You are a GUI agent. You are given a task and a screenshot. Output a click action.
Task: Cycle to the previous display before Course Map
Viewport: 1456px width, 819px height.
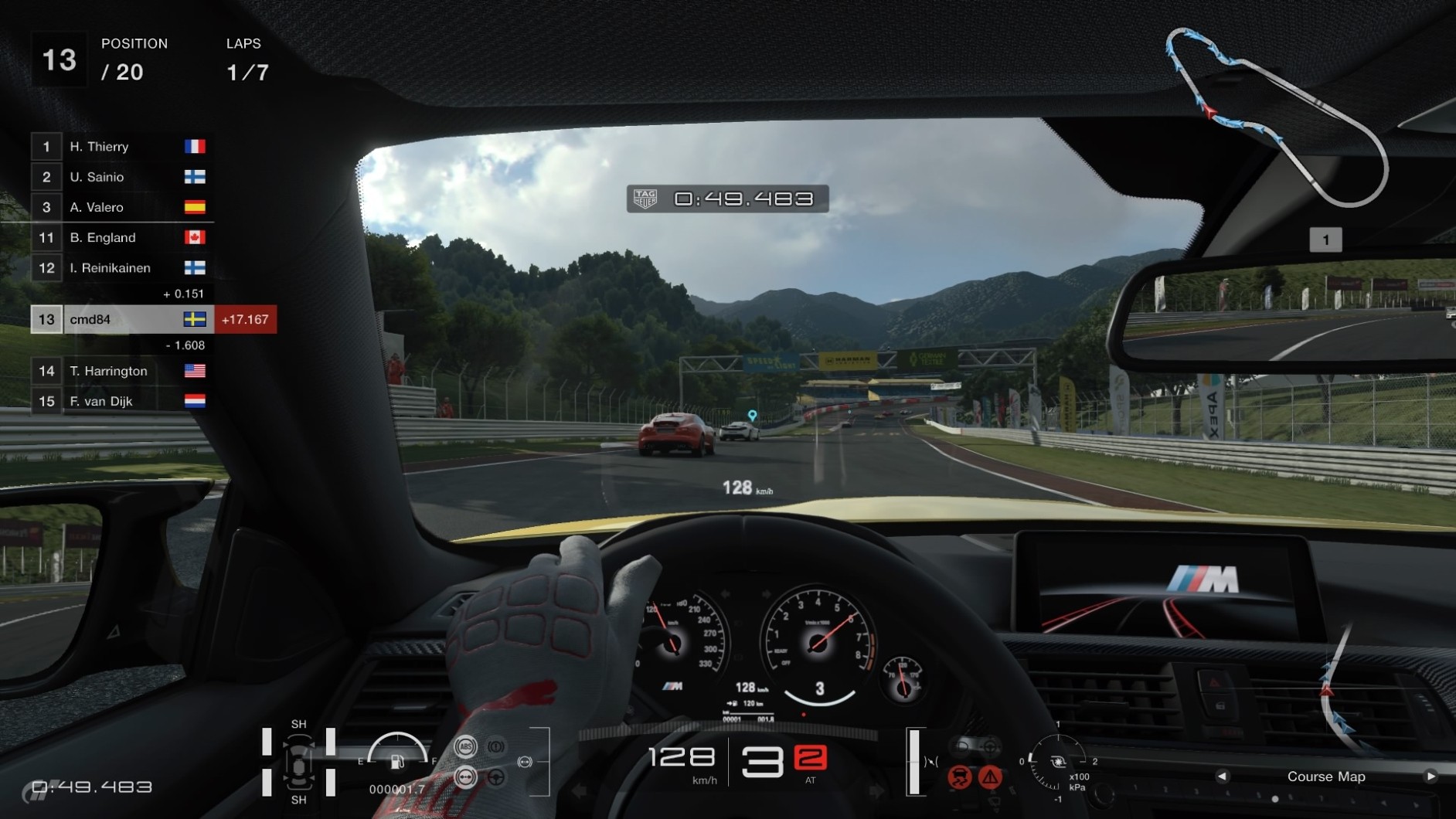pos(1222,777)
